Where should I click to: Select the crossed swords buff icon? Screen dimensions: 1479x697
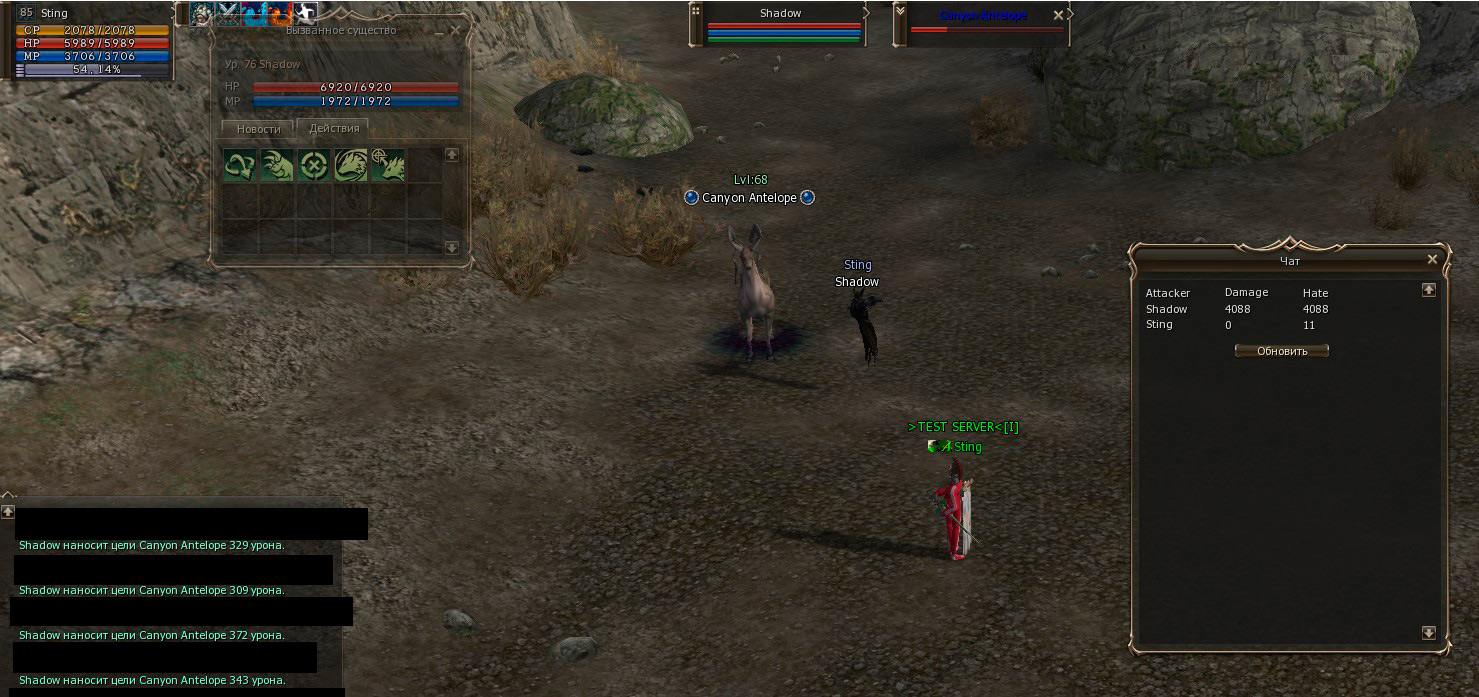pyautogui.click(x=229, y=14)
